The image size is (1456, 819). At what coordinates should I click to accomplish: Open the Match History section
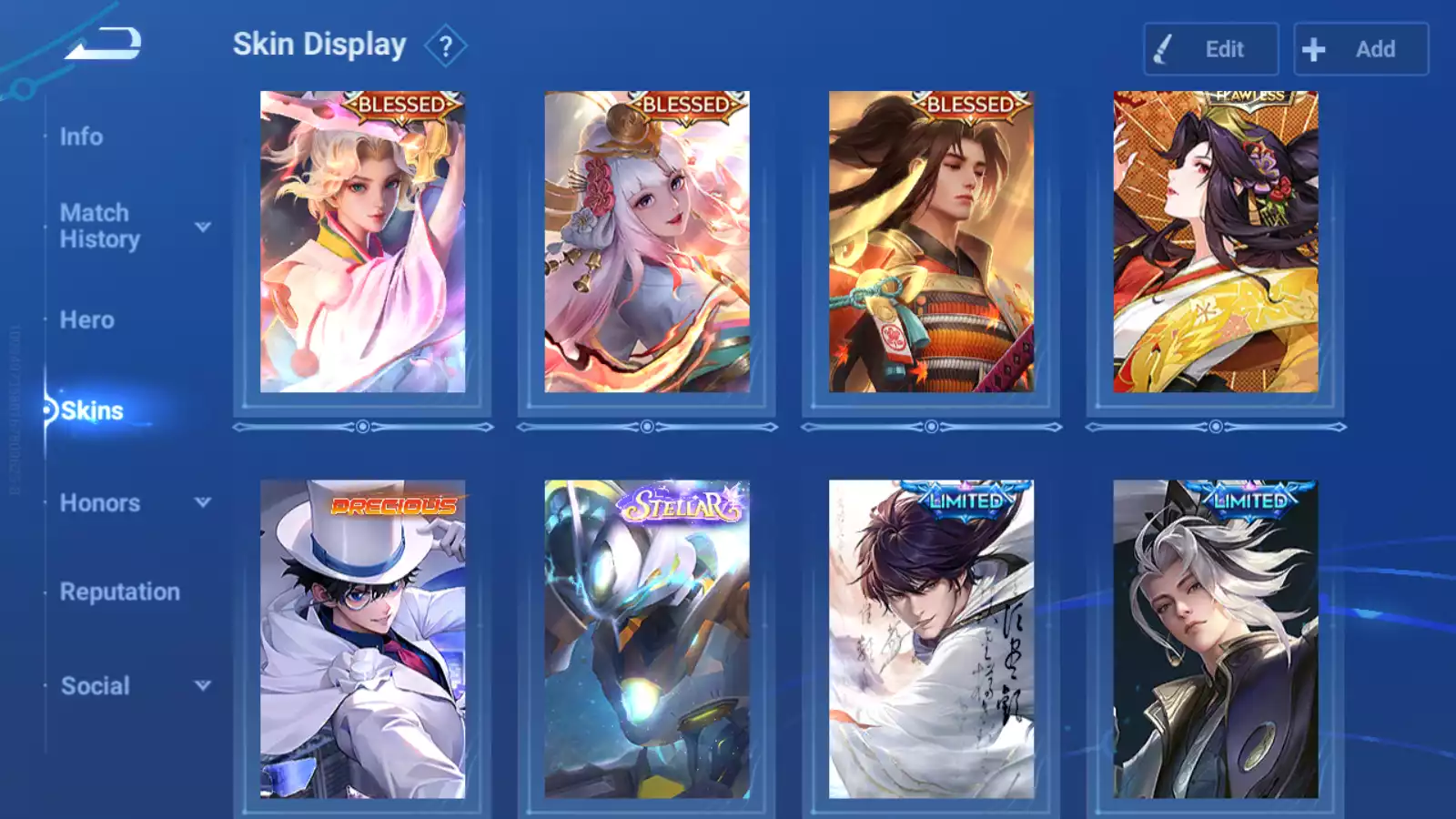99,226
